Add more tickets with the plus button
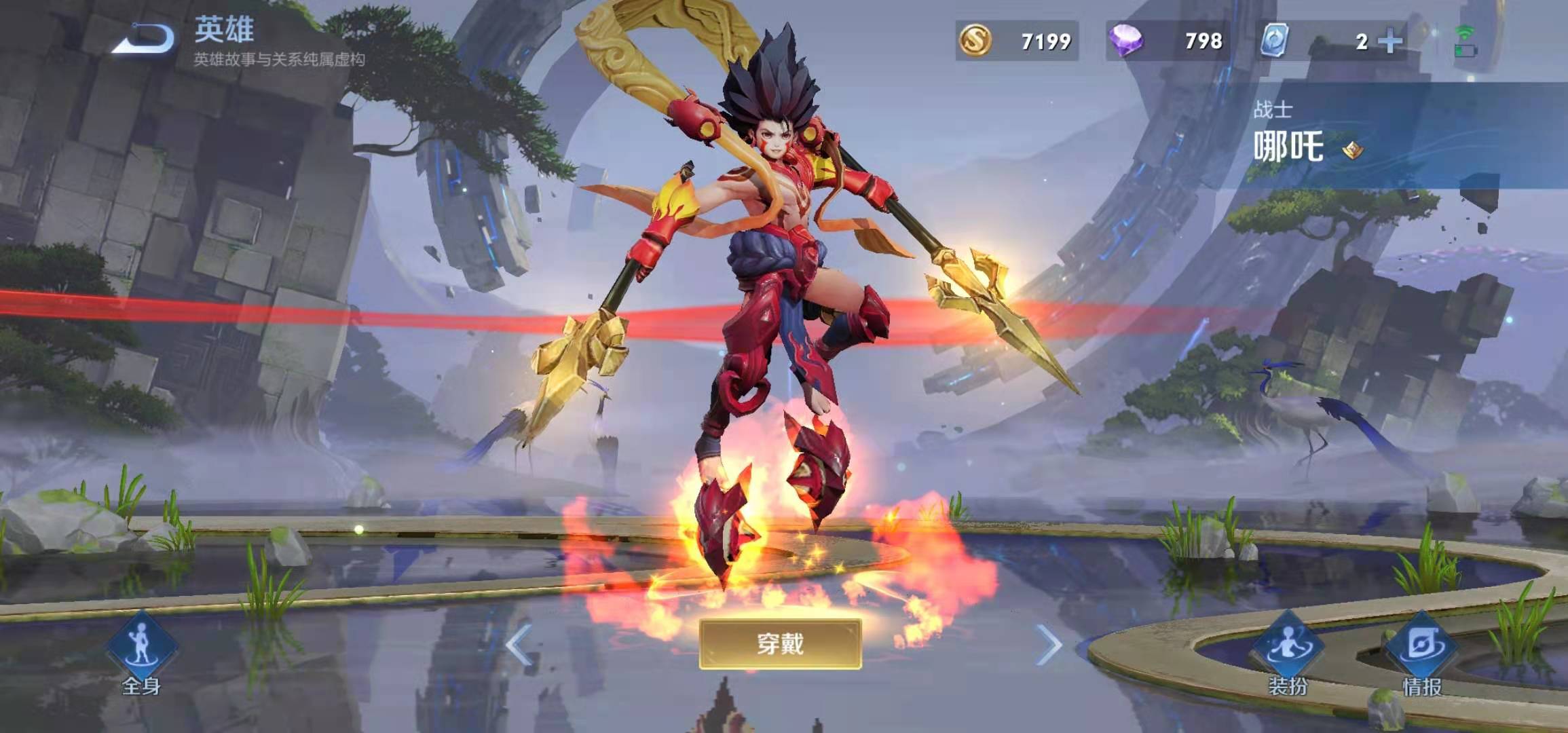This screenshot has height=733, width=1568. pos(1390,41)
